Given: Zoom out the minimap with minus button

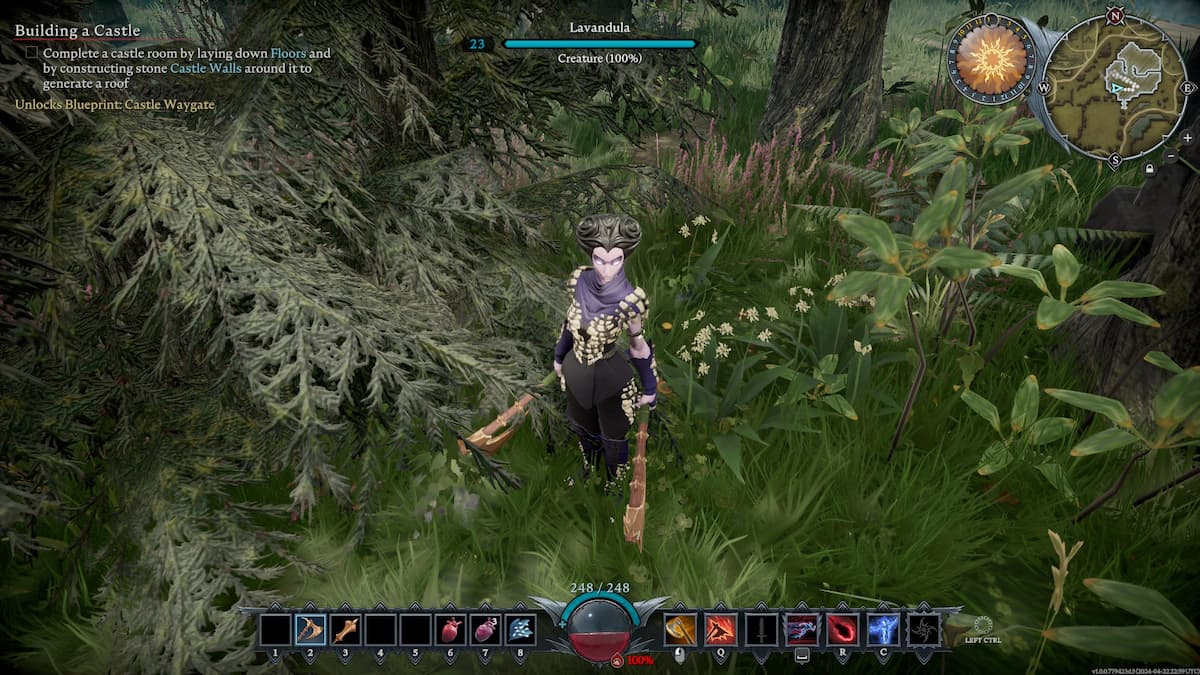Looking at the screenshot, I should click(1172, 156).
